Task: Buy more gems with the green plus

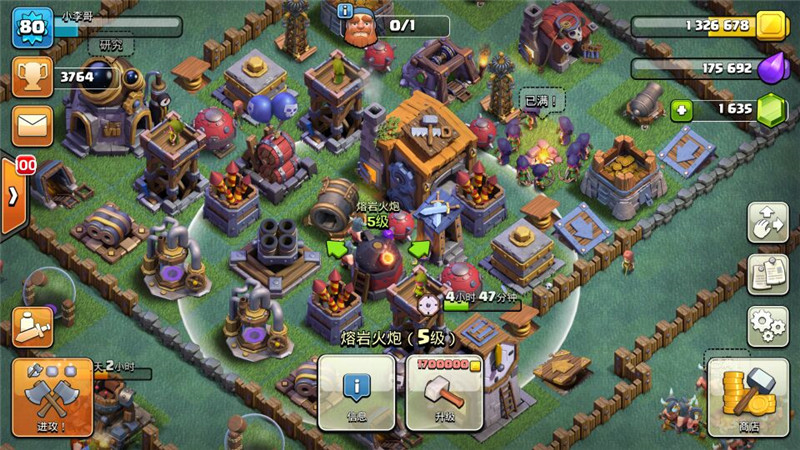Action: [x=682, y=110]
